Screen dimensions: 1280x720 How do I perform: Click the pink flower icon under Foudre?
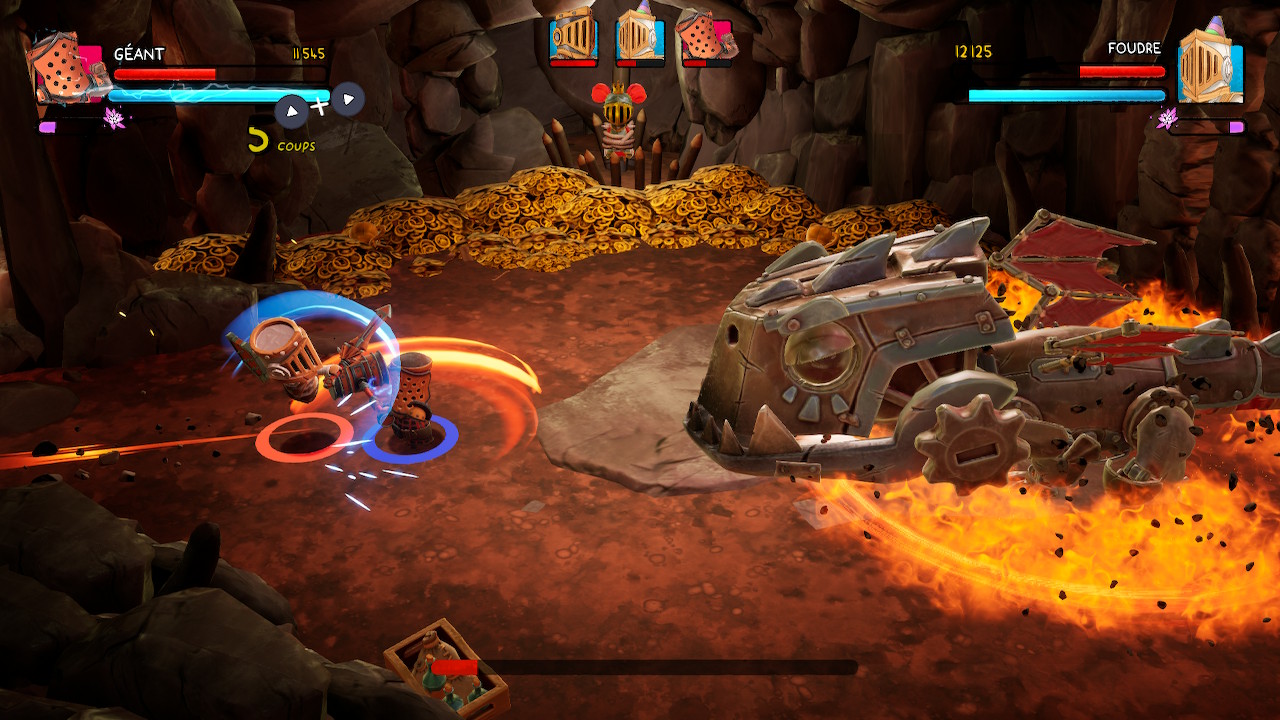pyautogui.click(x=1166, y=119)
